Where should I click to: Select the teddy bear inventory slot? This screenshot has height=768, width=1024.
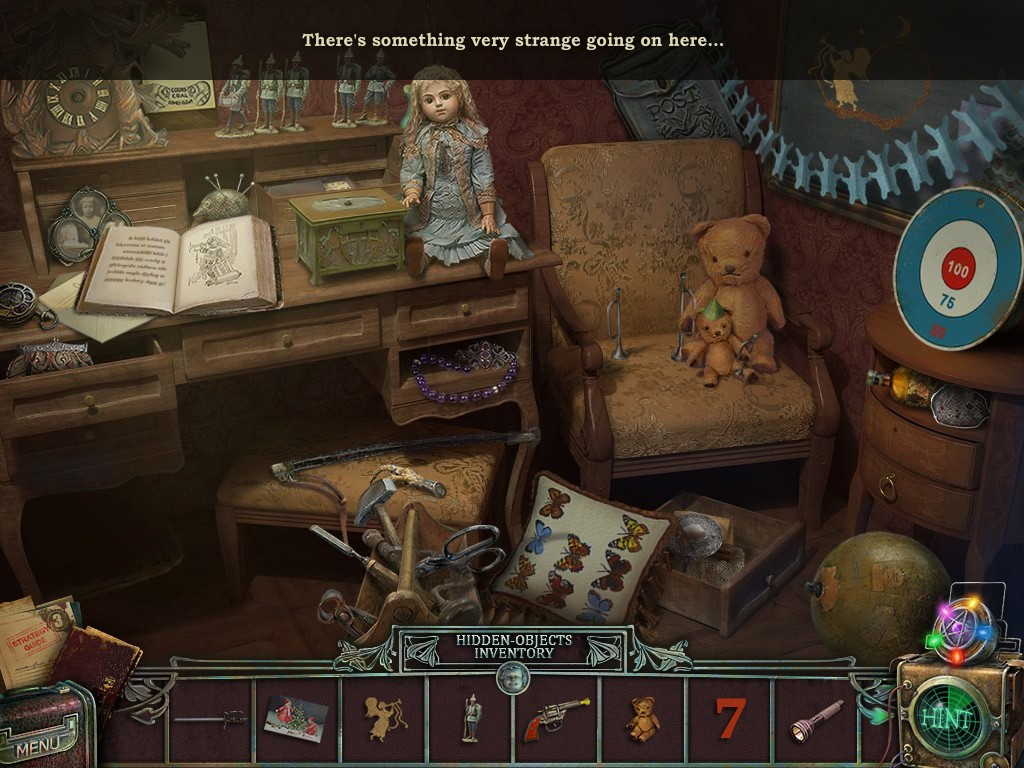(643, 718)
